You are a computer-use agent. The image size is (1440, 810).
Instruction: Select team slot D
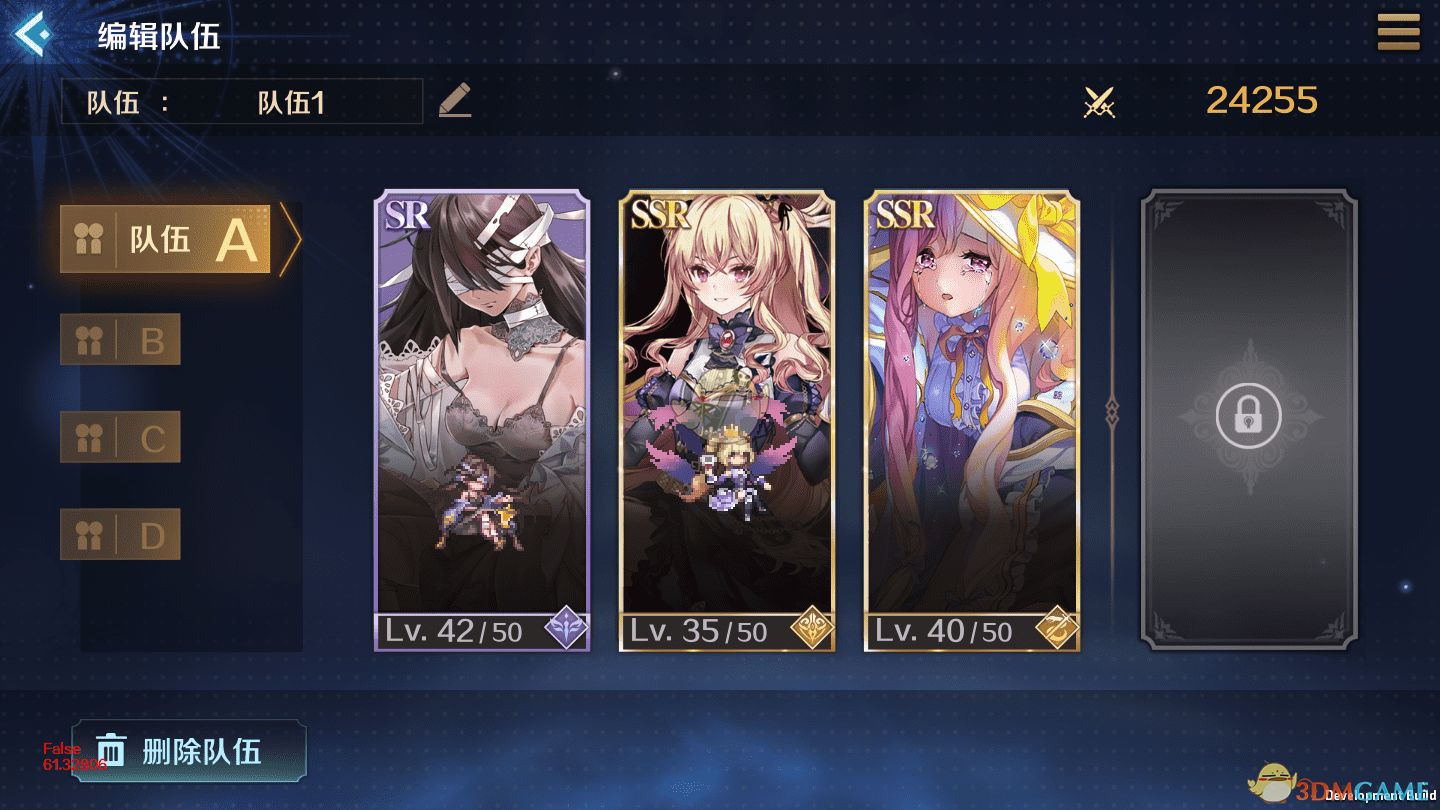click(x=120, y=535)
